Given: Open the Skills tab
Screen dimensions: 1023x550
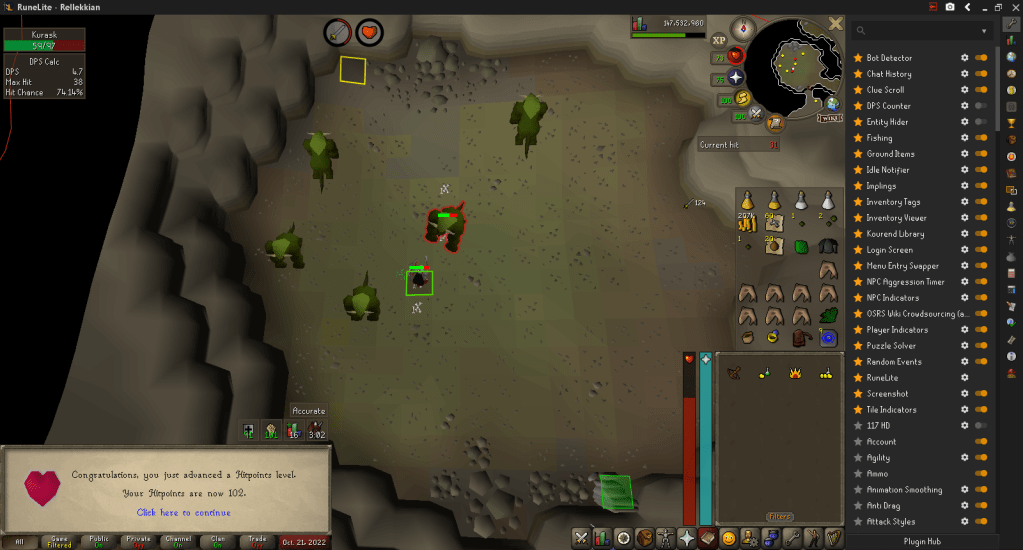Looking at the screenshot, I should pyautogui.click(x=602, y=538).
